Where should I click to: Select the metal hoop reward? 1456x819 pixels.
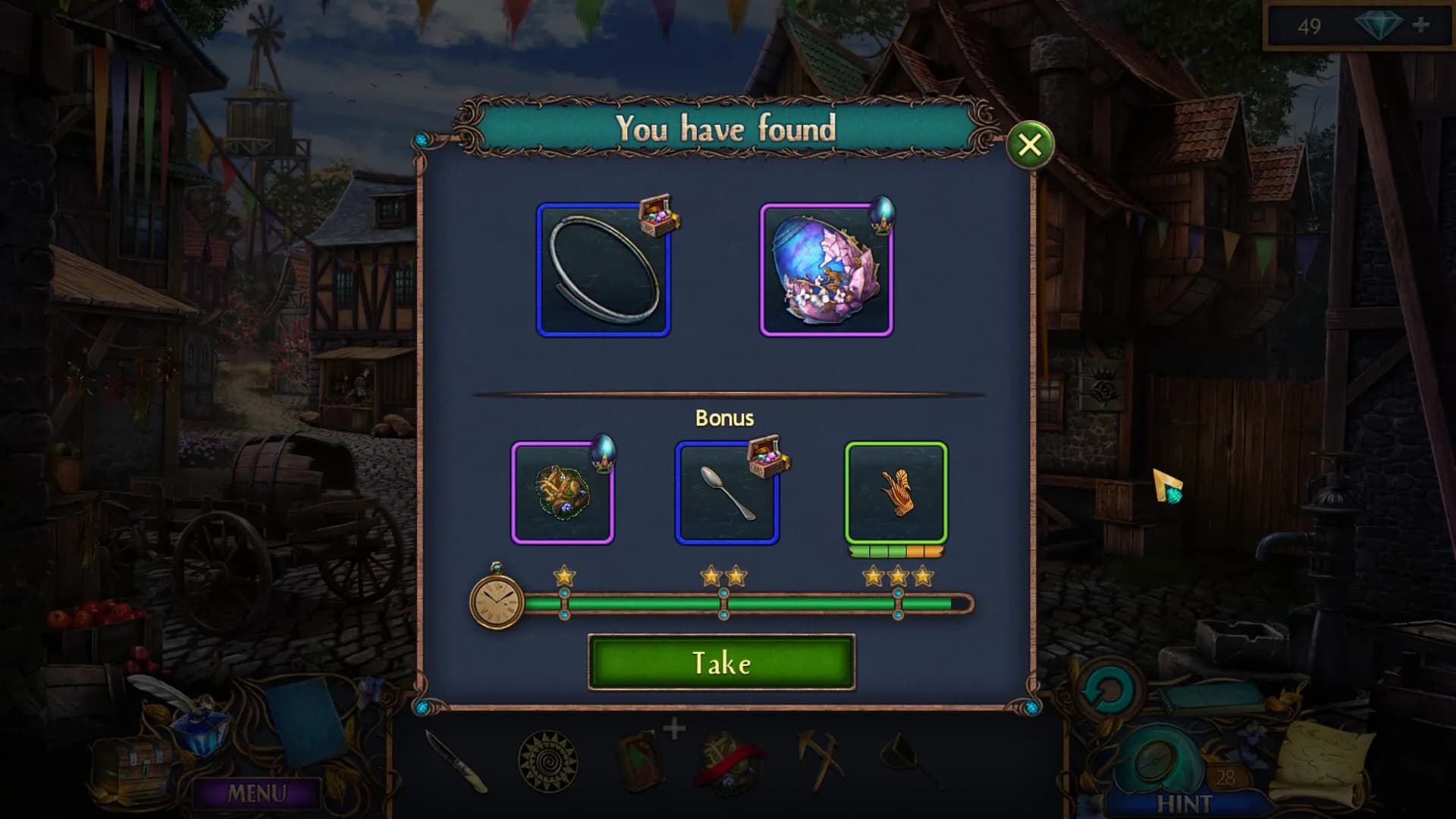tap(603, 270)
